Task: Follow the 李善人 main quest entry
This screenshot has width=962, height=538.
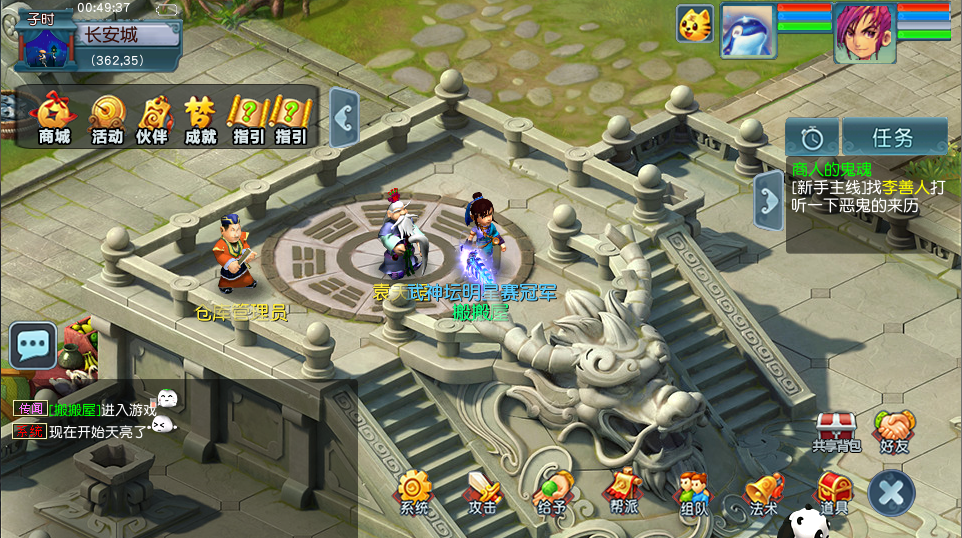Action: click(866, 196)
